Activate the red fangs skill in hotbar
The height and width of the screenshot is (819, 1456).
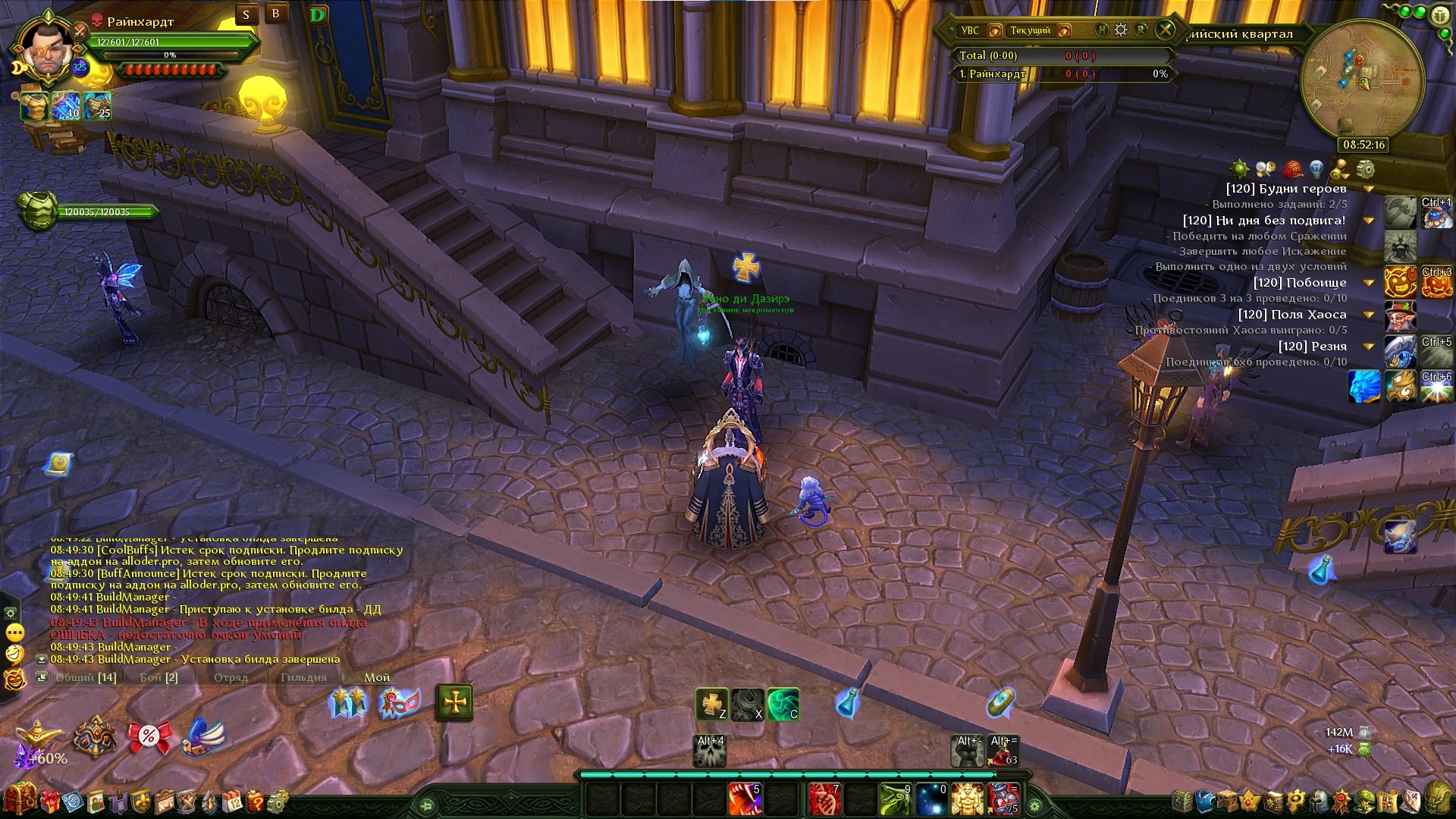tap(745, 800)
